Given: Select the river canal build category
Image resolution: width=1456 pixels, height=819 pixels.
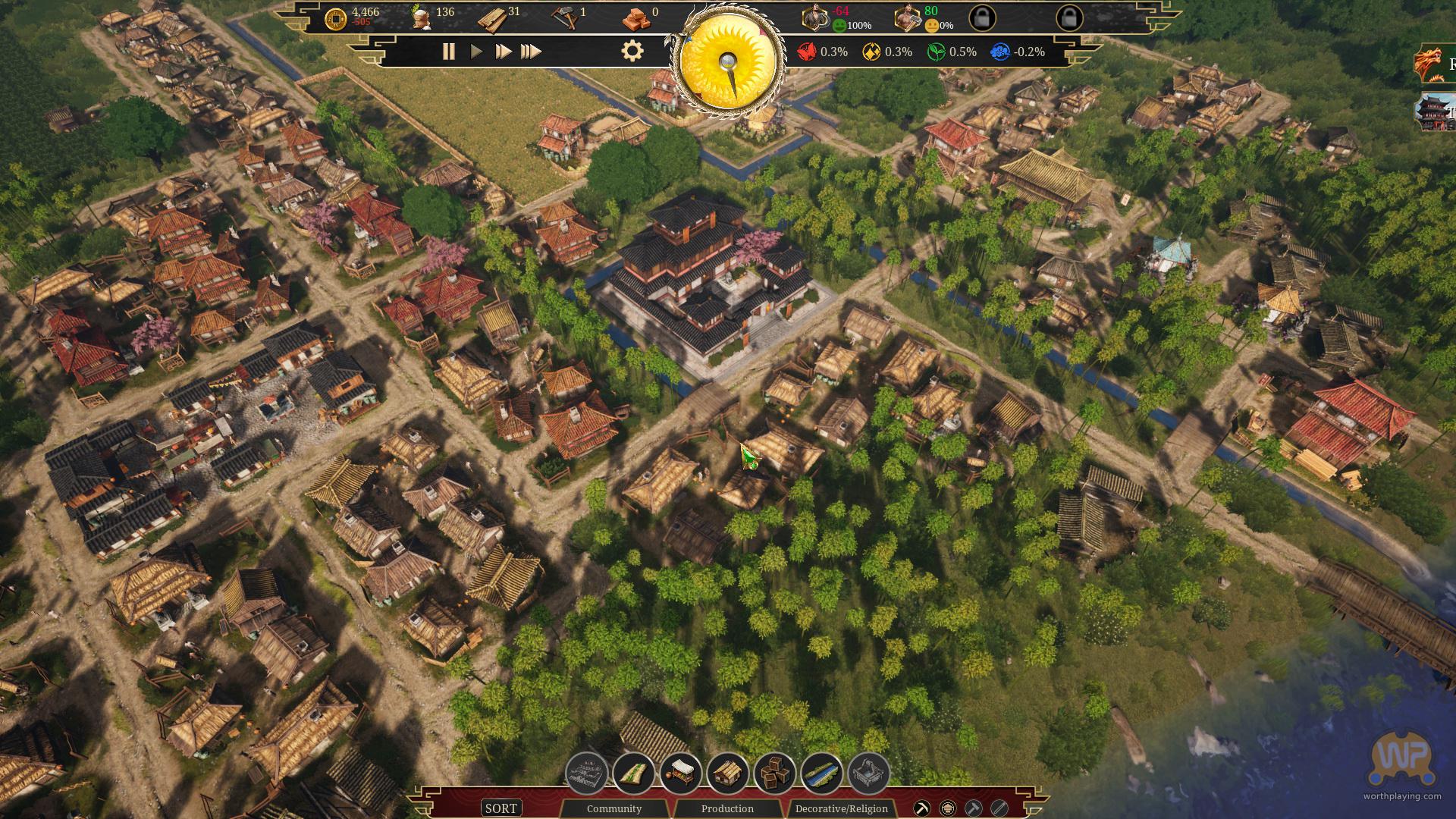Looking at the screenshot, I should (821, 773).
